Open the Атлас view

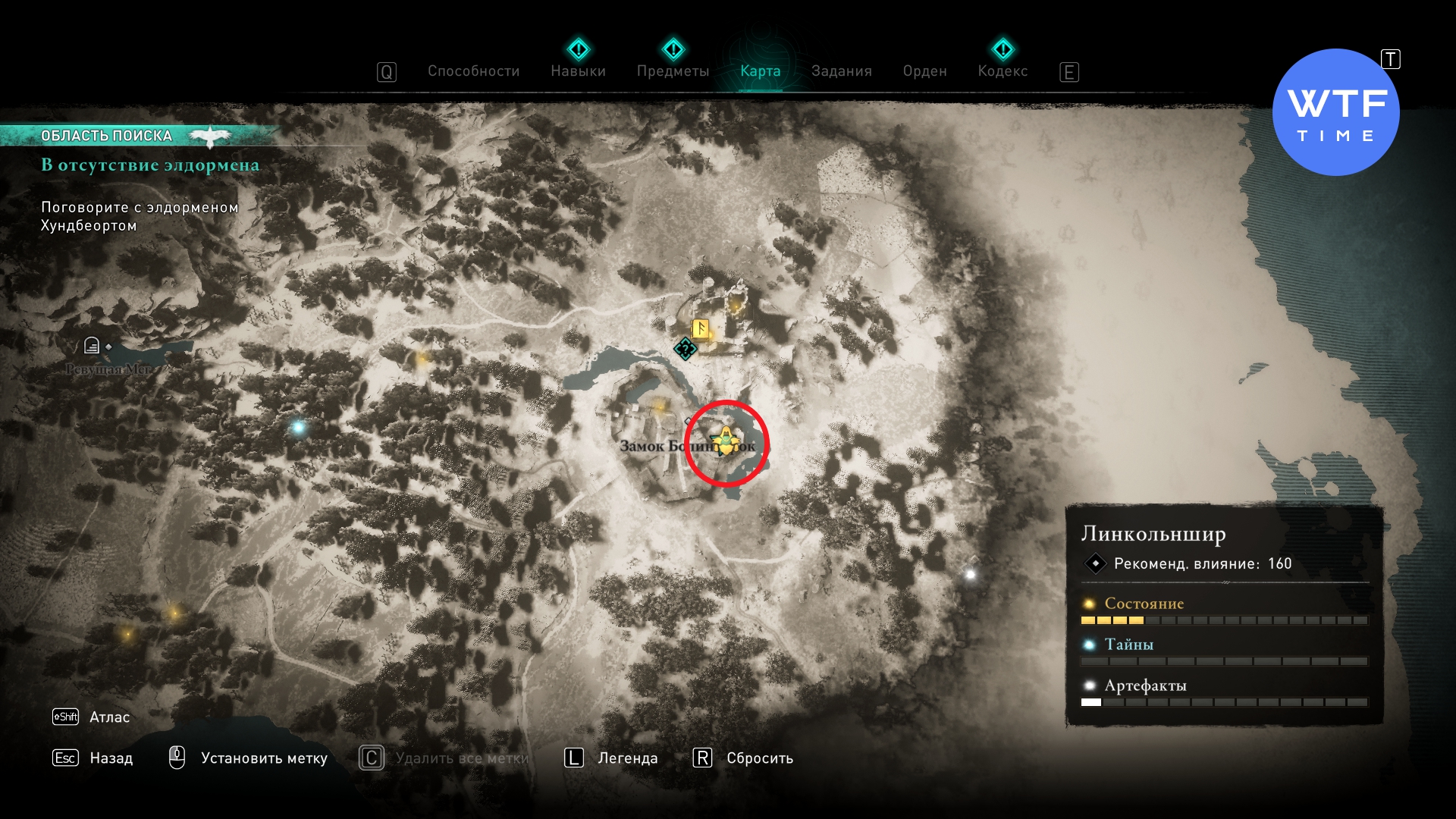point(109,717)
